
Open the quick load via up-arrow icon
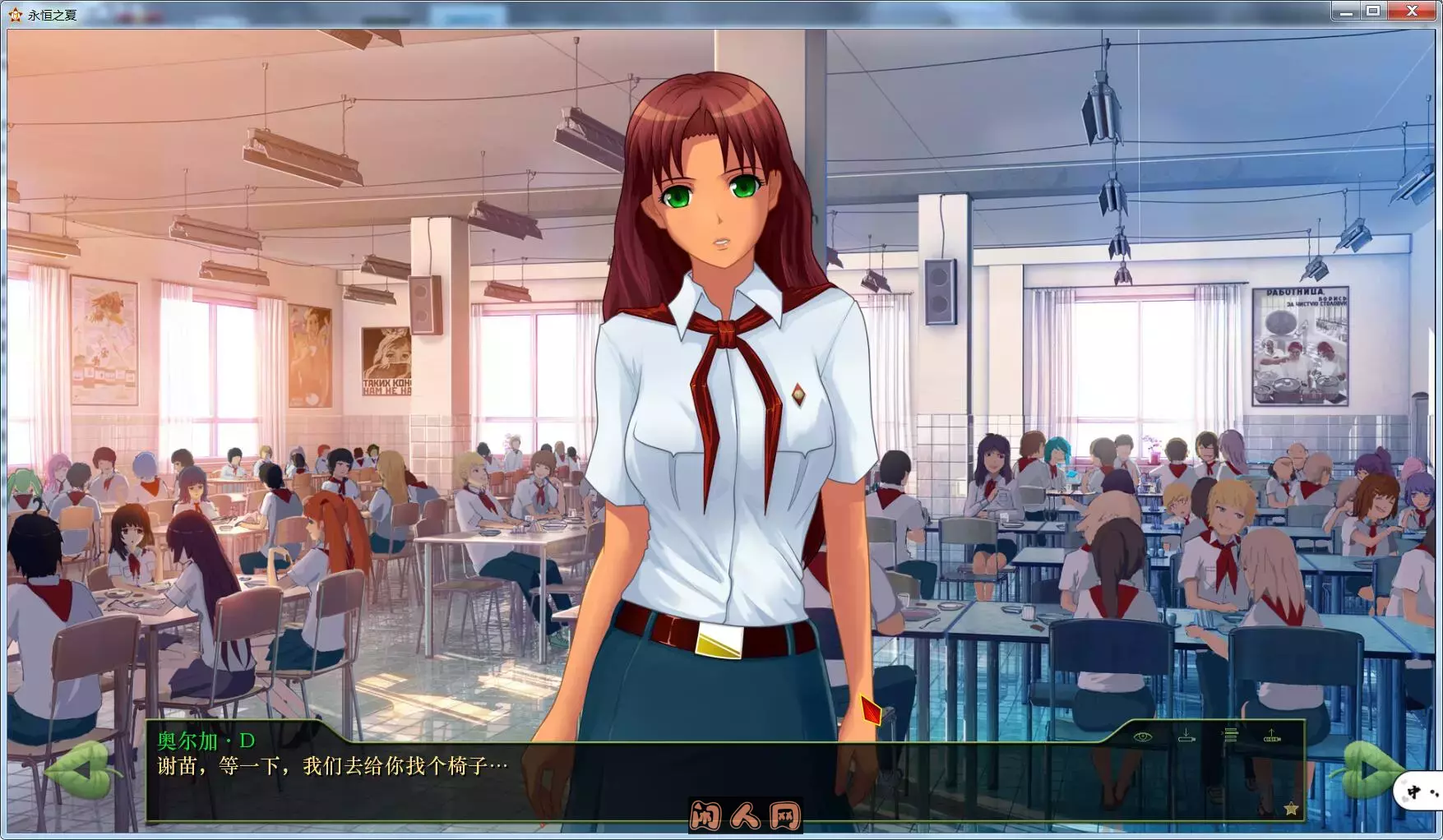tap(1273, 738)
